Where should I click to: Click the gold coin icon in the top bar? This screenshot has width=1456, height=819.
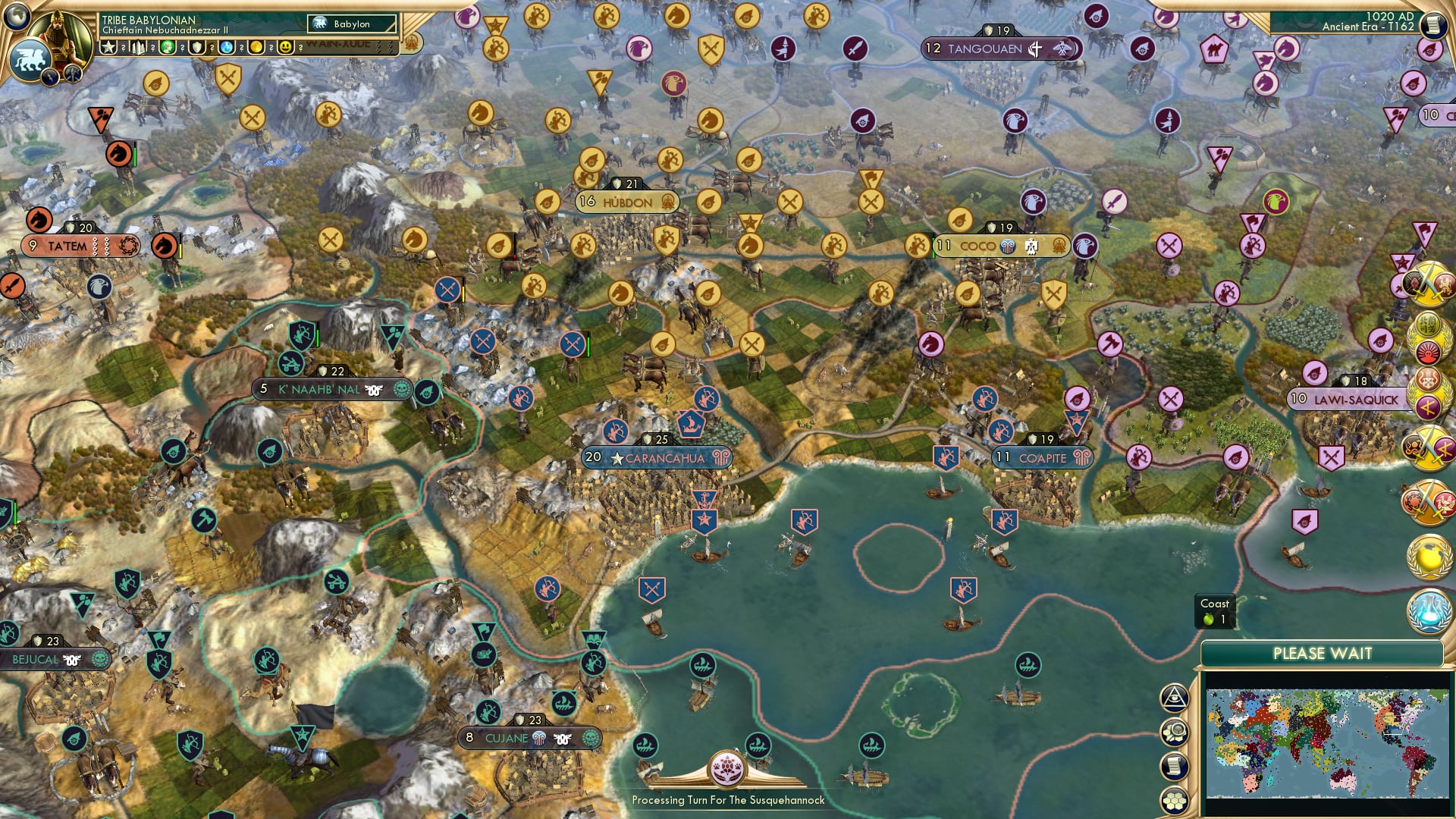point(257,47)
